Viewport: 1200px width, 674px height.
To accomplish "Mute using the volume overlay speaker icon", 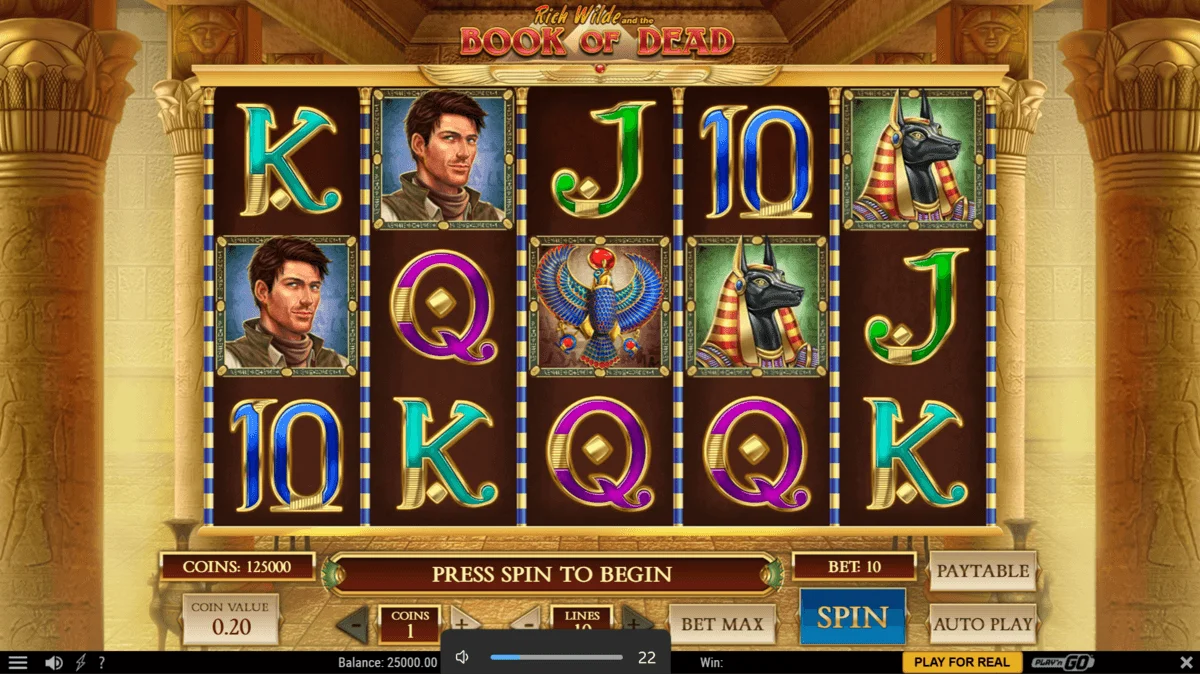I will point(462,657).
